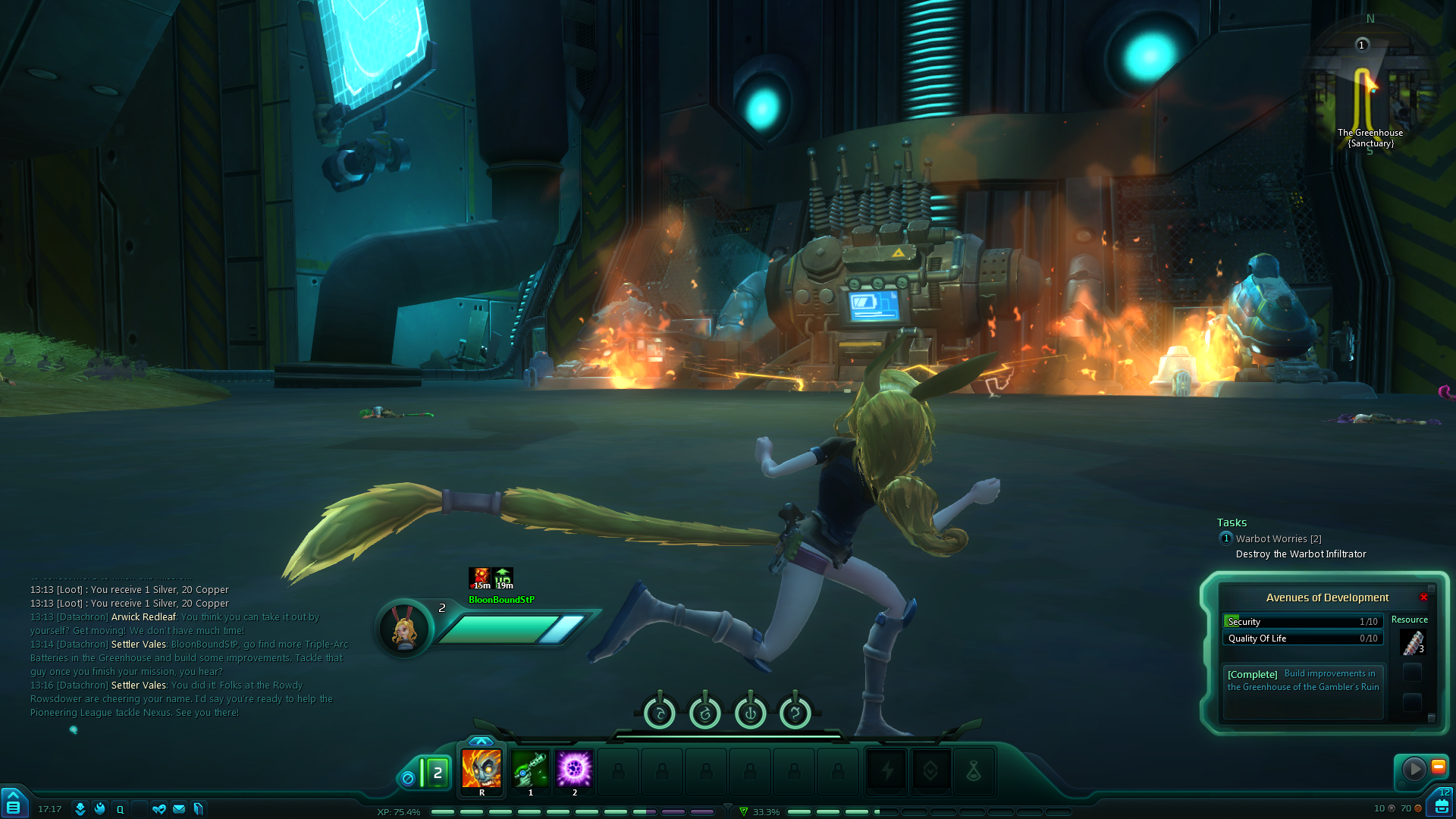
Task: Cast the purple orb ability in slot 2
Action: click(574, 768)
